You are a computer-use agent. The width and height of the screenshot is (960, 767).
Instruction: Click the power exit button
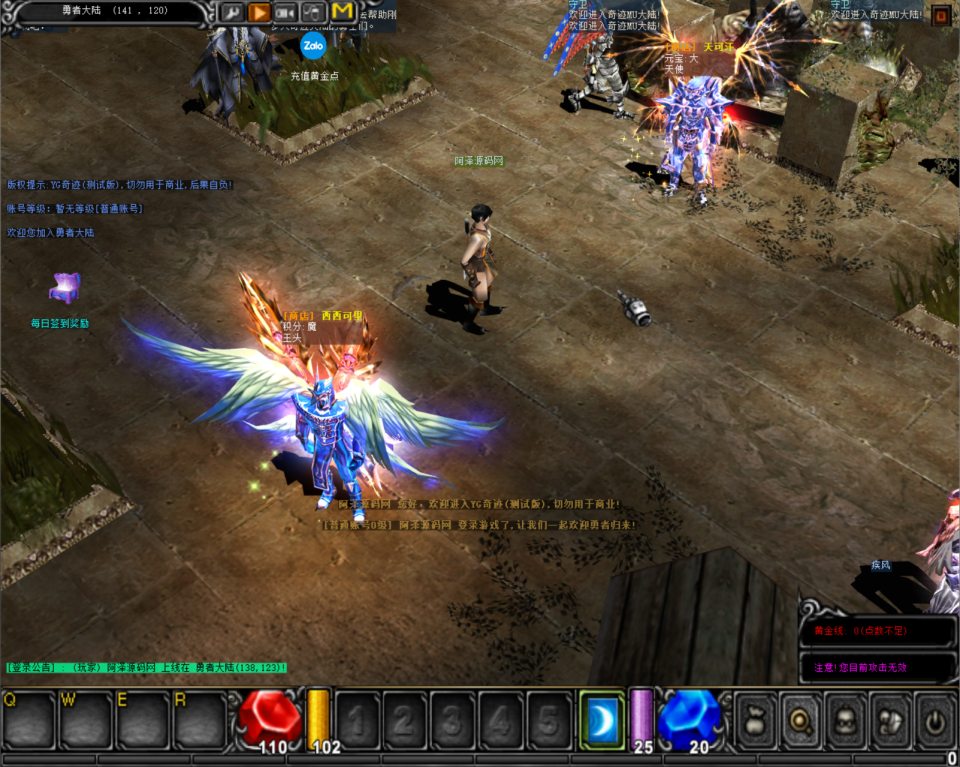coord(936,718)
